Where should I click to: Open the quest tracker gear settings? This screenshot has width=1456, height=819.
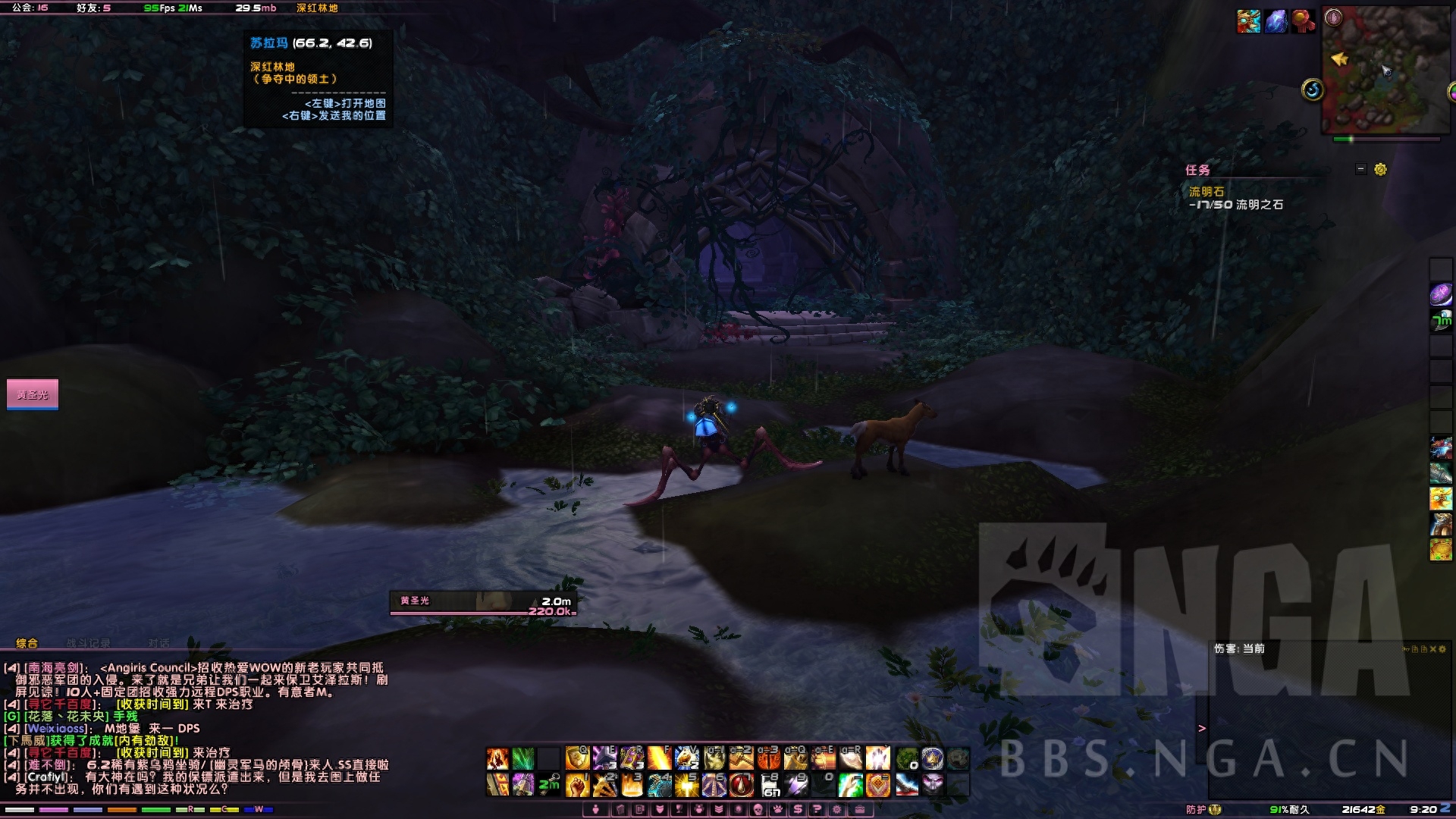1380,169
